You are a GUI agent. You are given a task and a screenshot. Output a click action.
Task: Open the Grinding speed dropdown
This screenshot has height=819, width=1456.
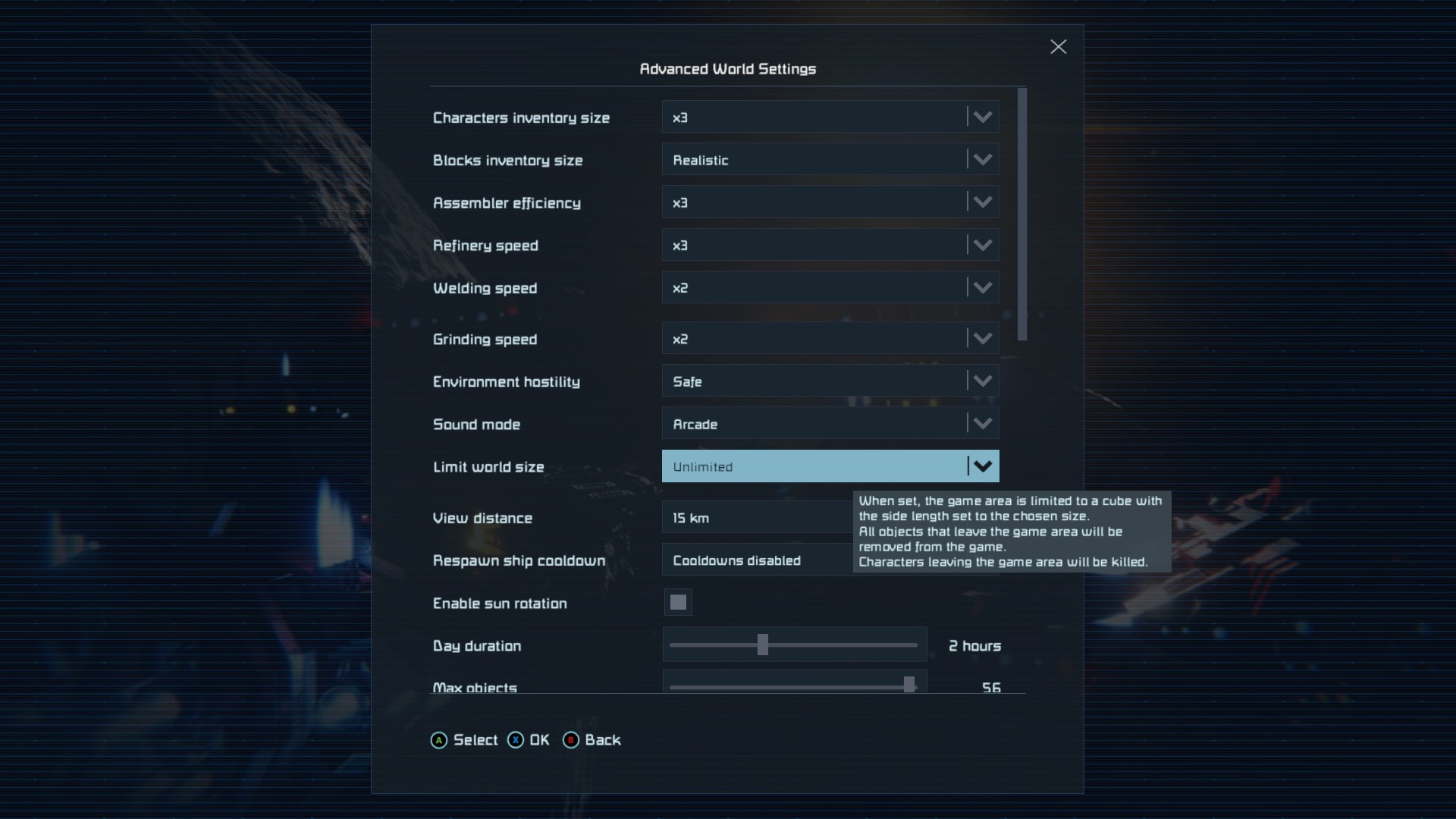tap(830, 339)
